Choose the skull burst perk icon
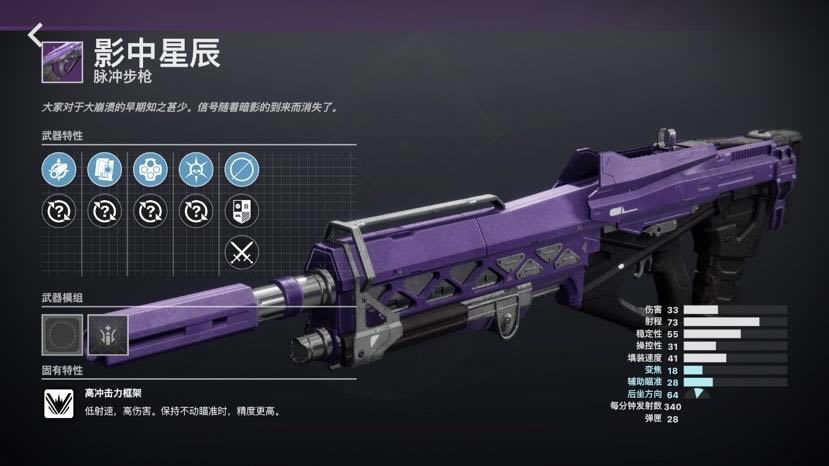829x466 pixels. pos(196,169)
